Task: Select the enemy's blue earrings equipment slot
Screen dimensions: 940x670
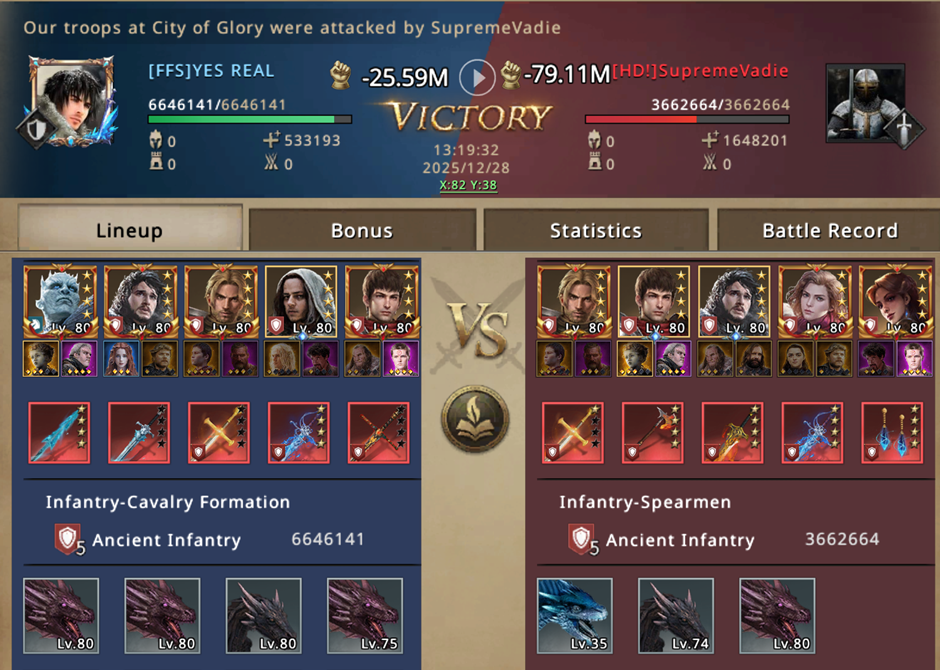Action: (x=892, y=433)
